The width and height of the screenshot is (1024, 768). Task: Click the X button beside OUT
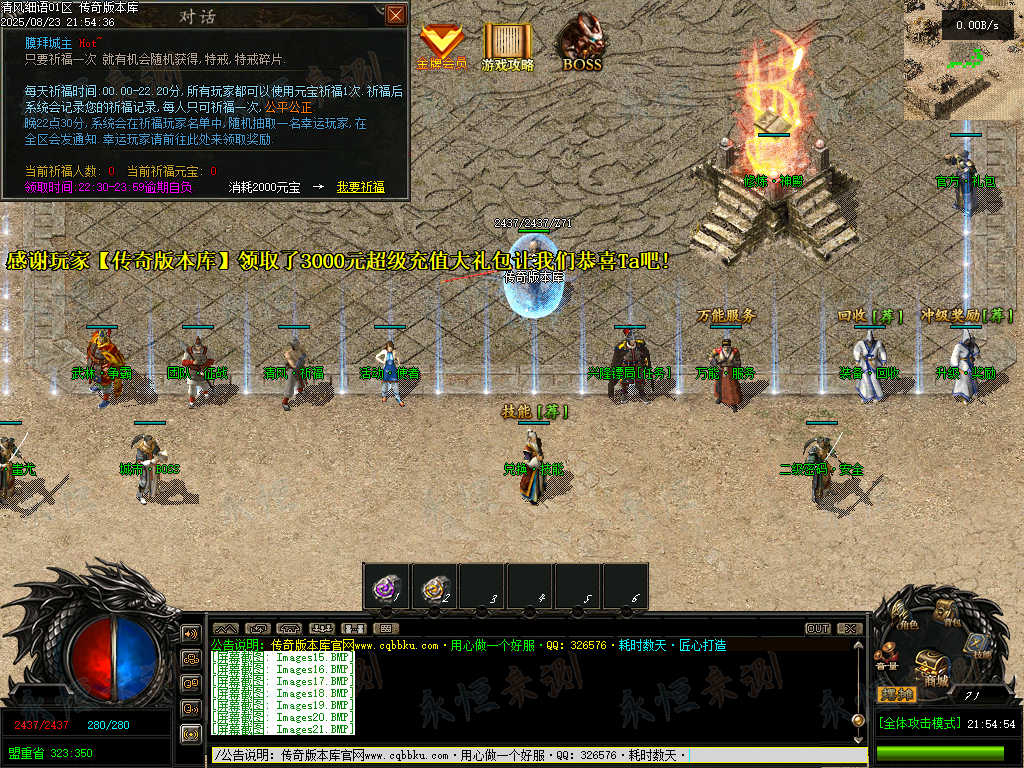[x=850, y=629]
